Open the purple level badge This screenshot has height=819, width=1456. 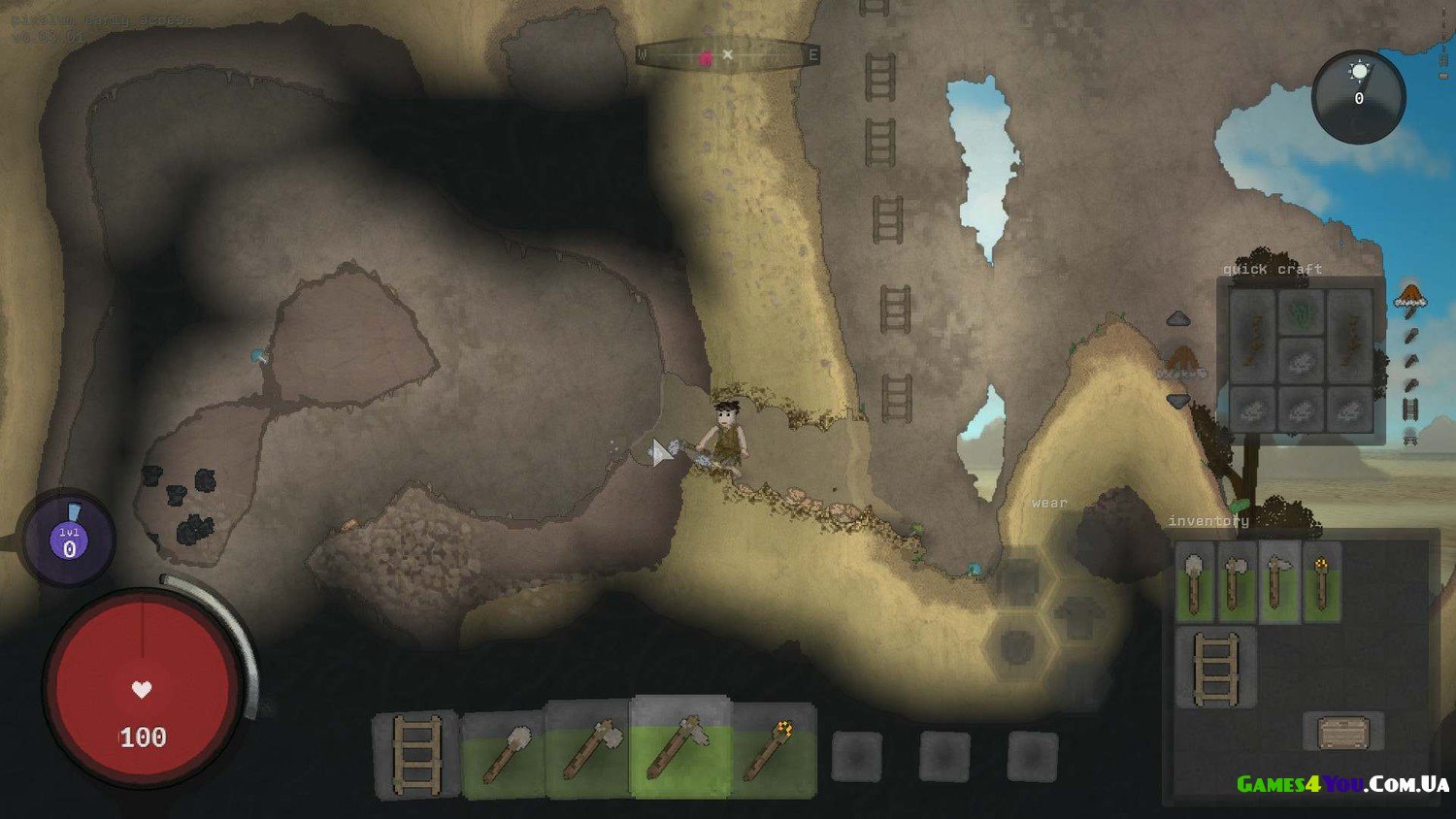69,540
